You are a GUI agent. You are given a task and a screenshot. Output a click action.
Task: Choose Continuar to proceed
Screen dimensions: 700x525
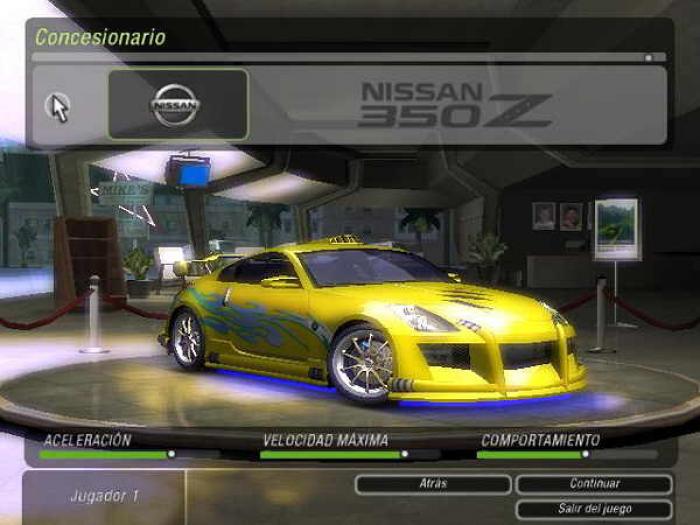[594, 484]
